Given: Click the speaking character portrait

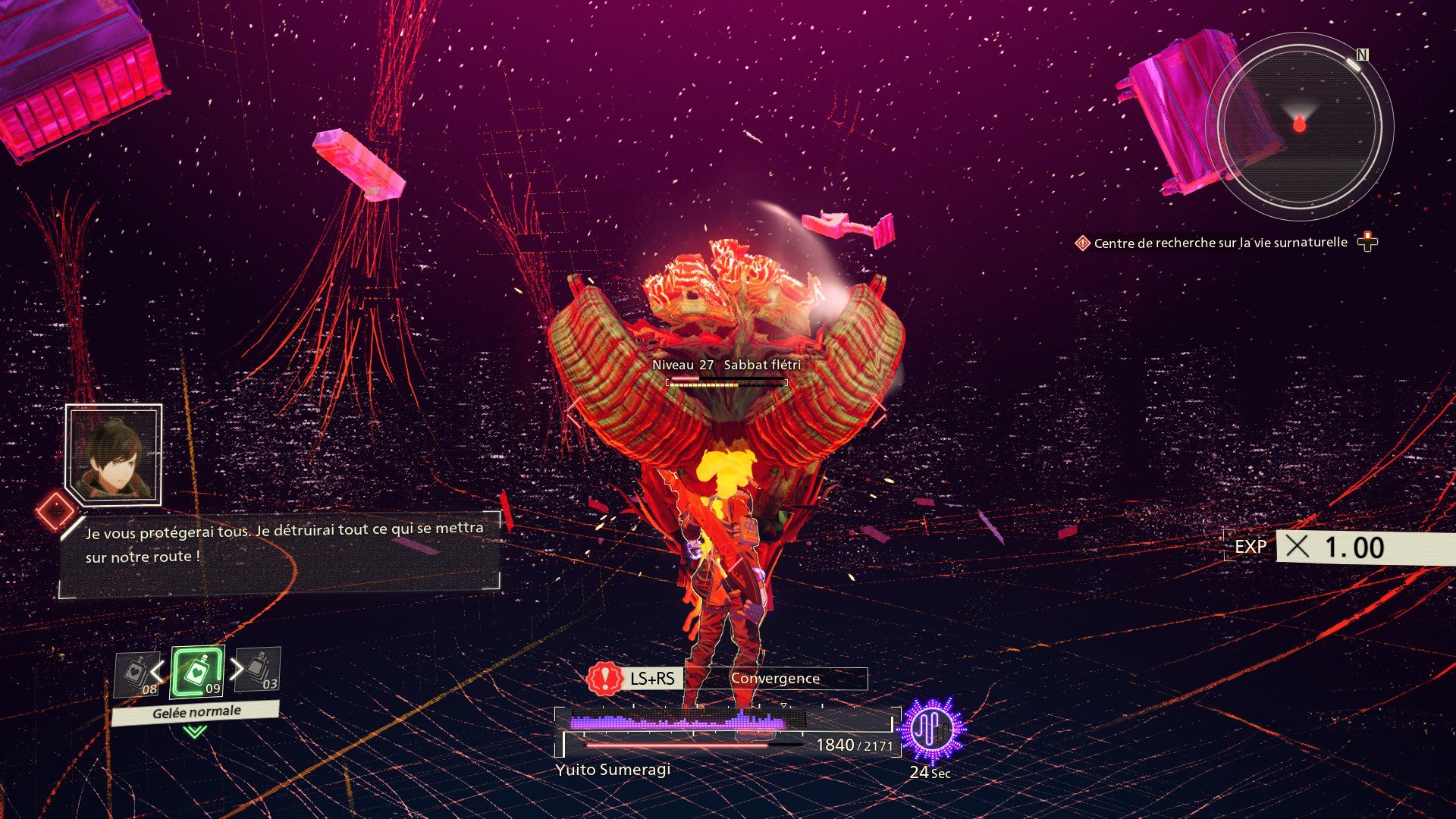Looking at the screenshot, I should [x=114, y=454].
